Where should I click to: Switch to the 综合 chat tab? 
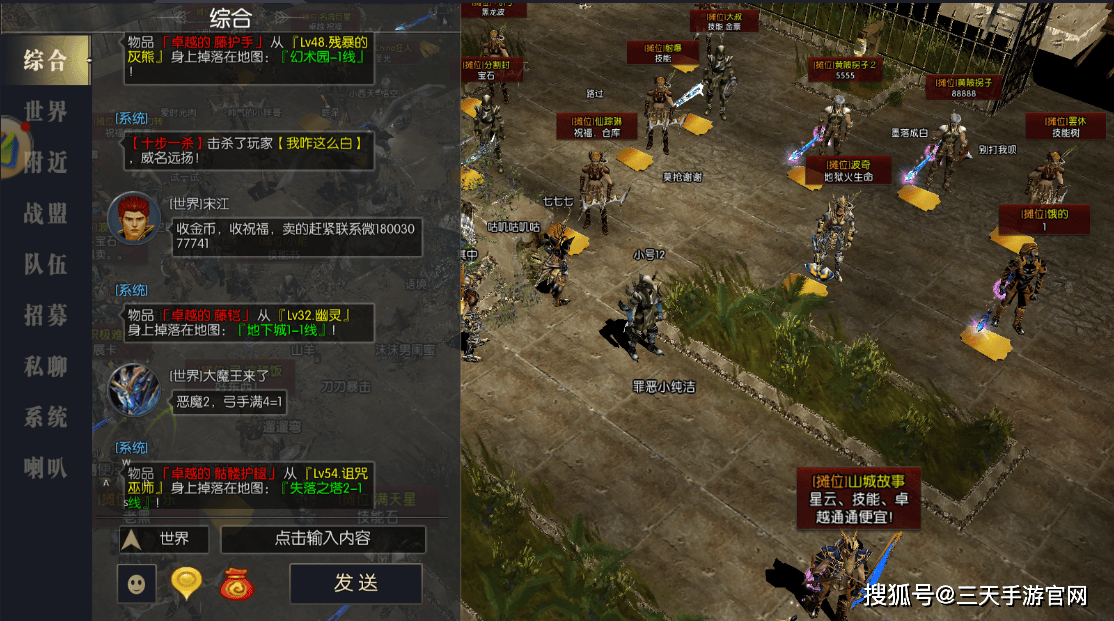[x=46, y=60]
